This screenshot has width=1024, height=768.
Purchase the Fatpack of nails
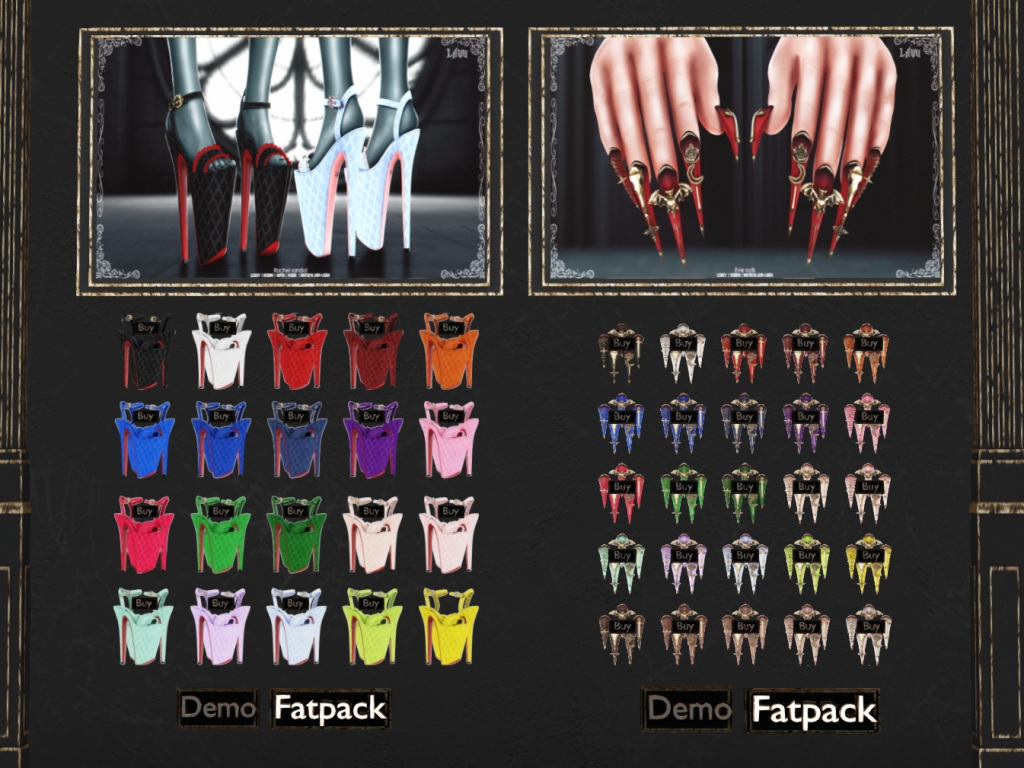[x=814, y=710]
